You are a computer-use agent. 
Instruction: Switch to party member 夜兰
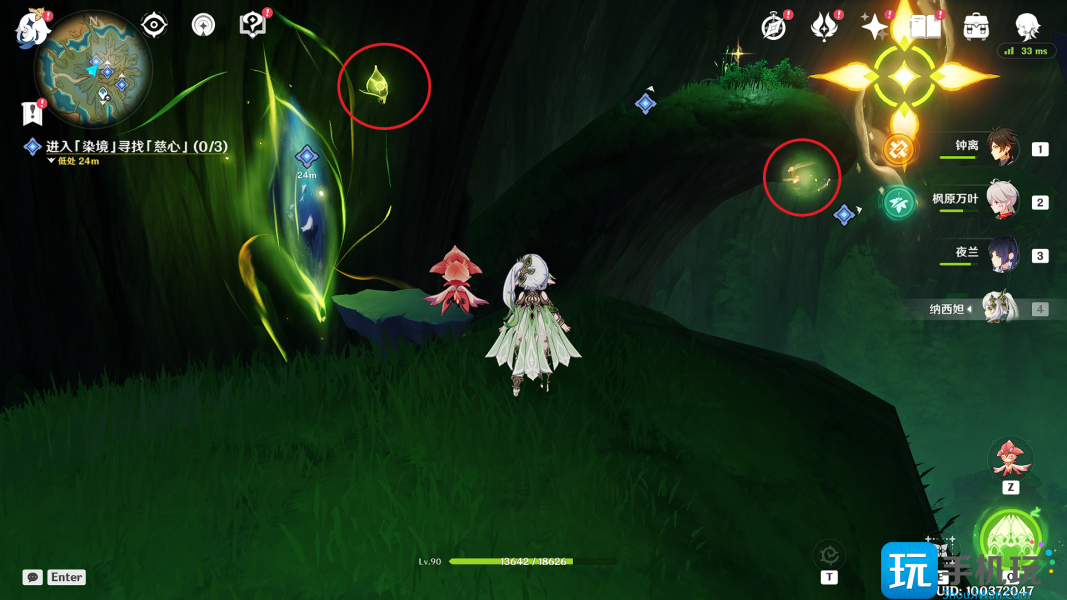point(1001,254)
